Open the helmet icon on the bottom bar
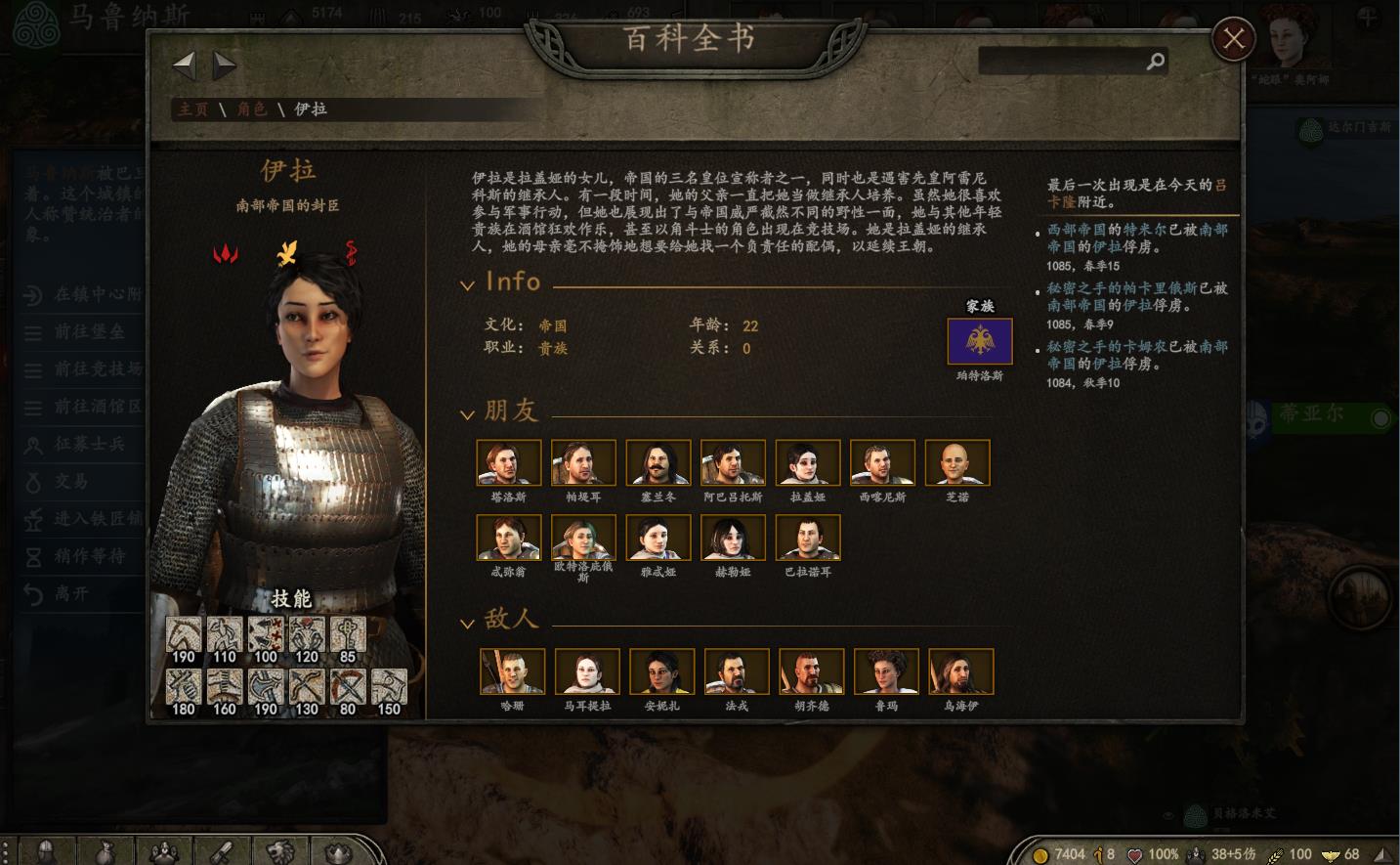 click(x=44, y=852)
